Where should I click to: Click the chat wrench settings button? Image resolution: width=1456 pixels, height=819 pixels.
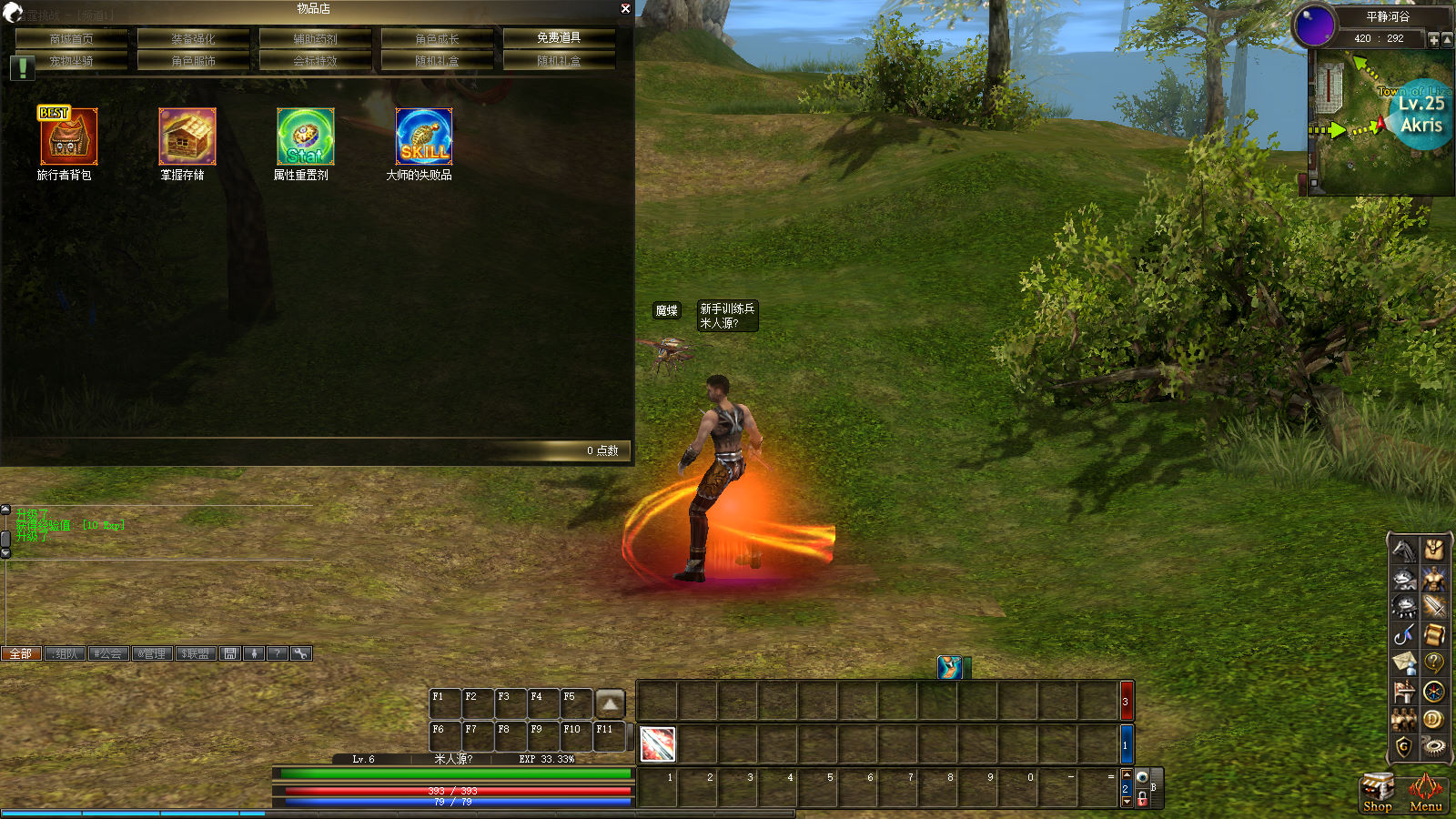coord(301,653)
